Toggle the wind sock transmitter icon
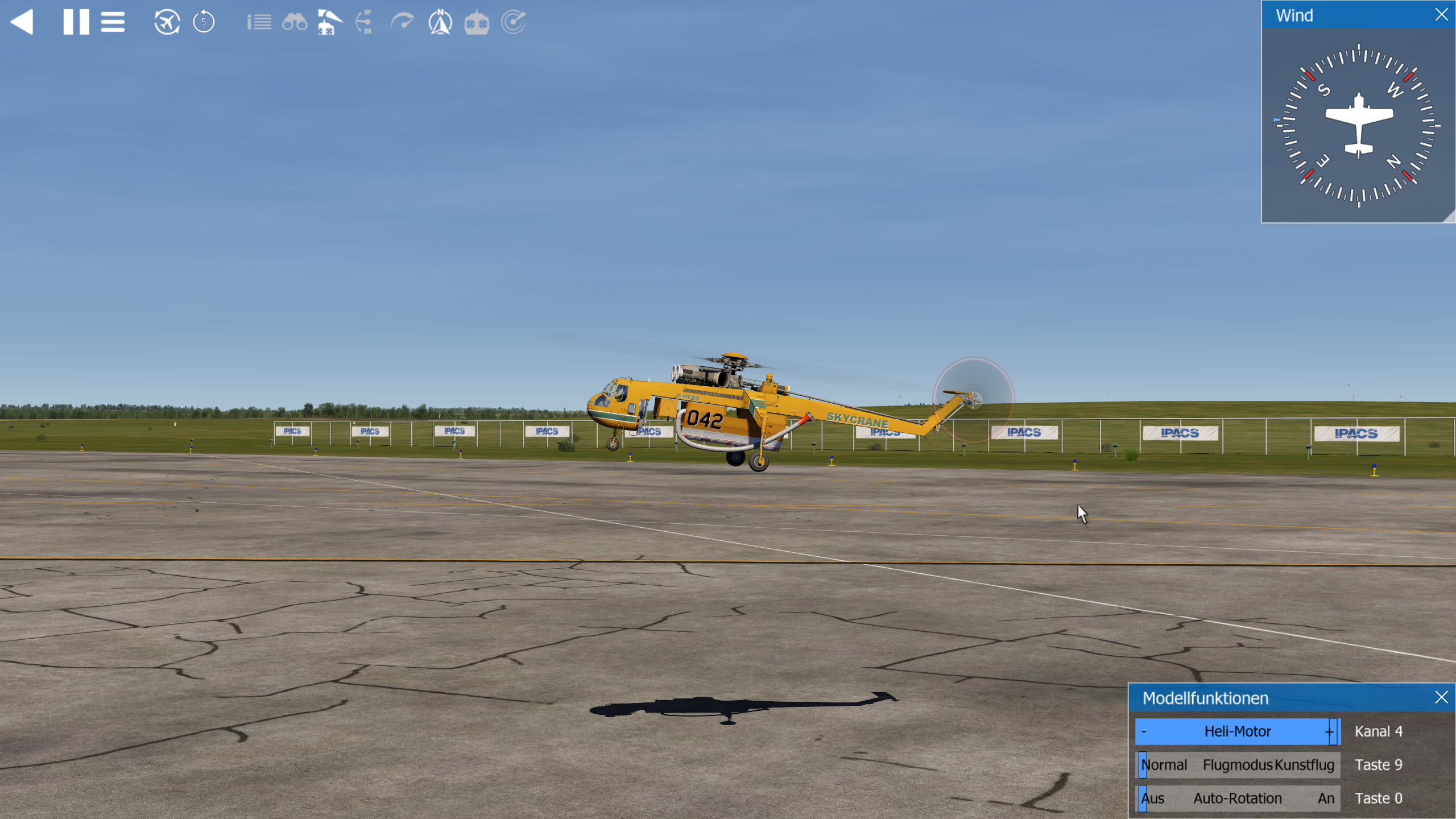This screenshot has width=1456, height=819. tap(329, 22)
